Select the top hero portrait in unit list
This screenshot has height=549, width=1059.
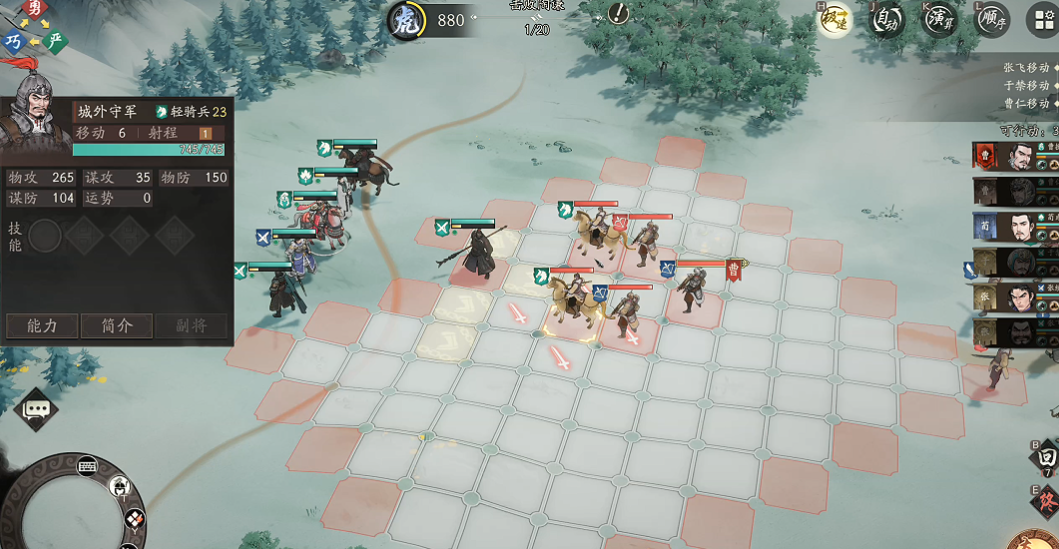click(x=1017, y=155)
